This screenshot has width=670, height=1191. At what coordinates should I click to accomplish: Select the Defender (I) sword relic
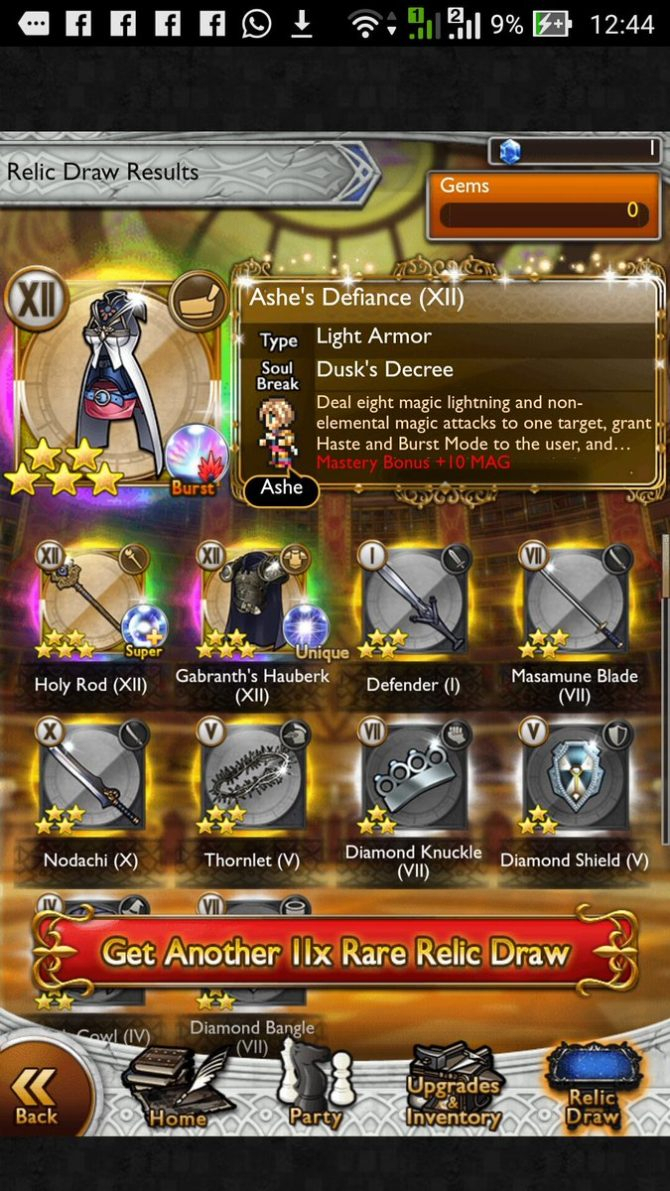(415, 602)
